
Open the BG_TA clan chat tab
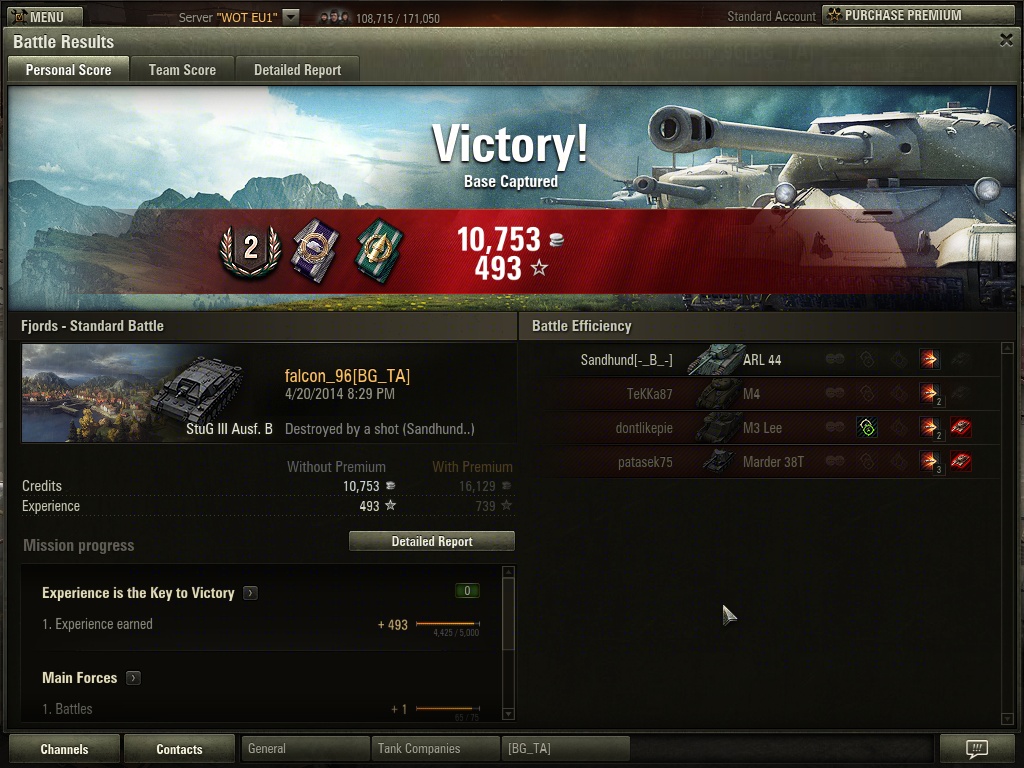(x=565, y=748)
